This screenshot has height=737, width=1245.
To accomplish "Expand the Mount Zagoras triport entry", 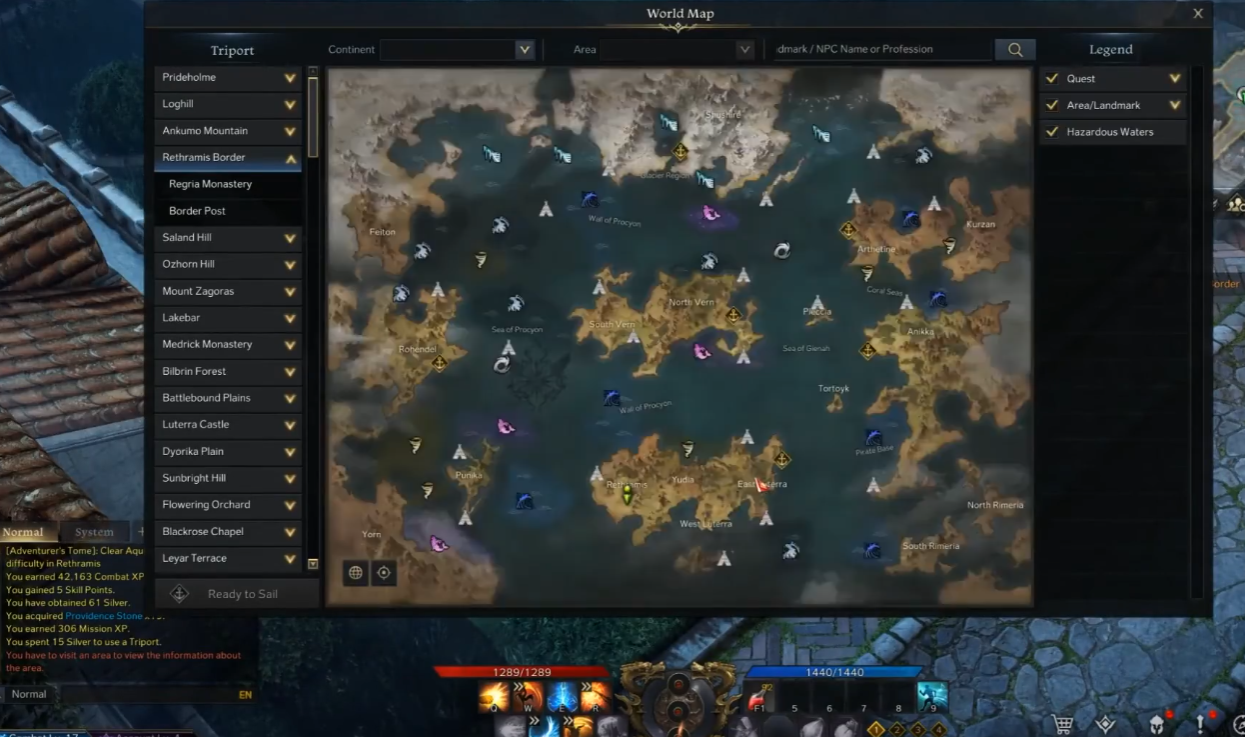I will tap(290, 292).
